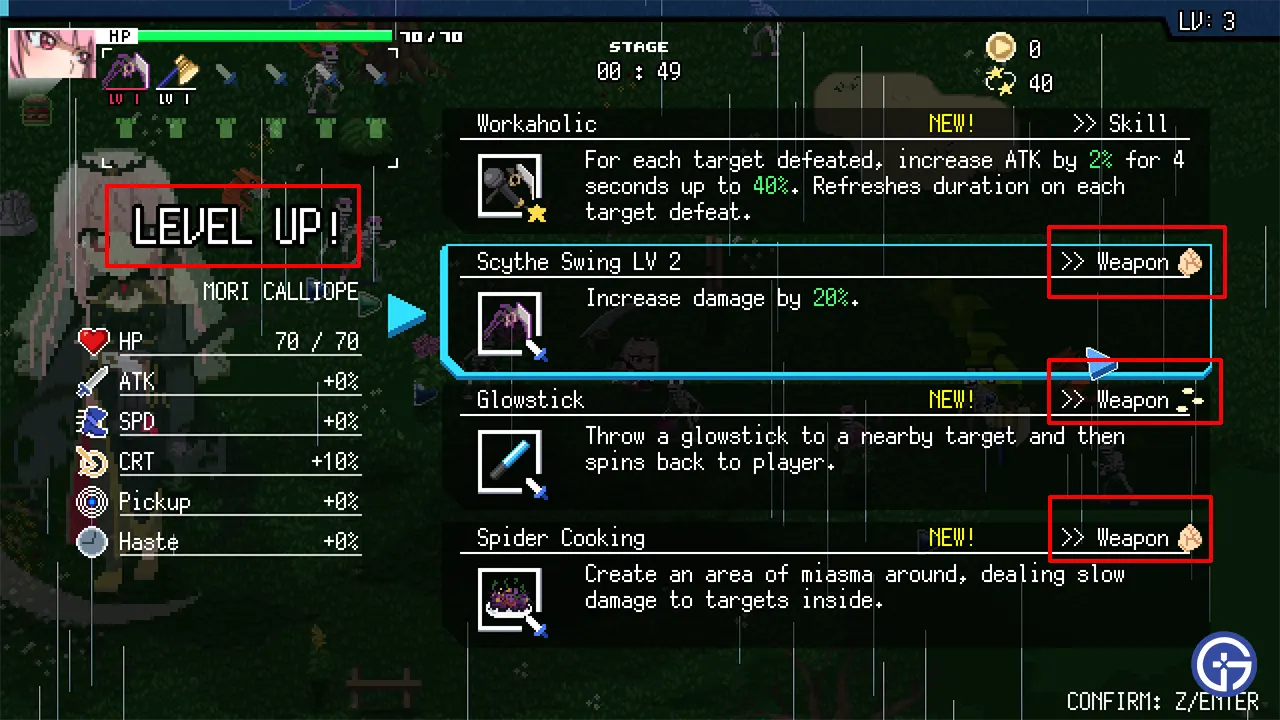Click the Glowstick item icon

tap(509, 461)
